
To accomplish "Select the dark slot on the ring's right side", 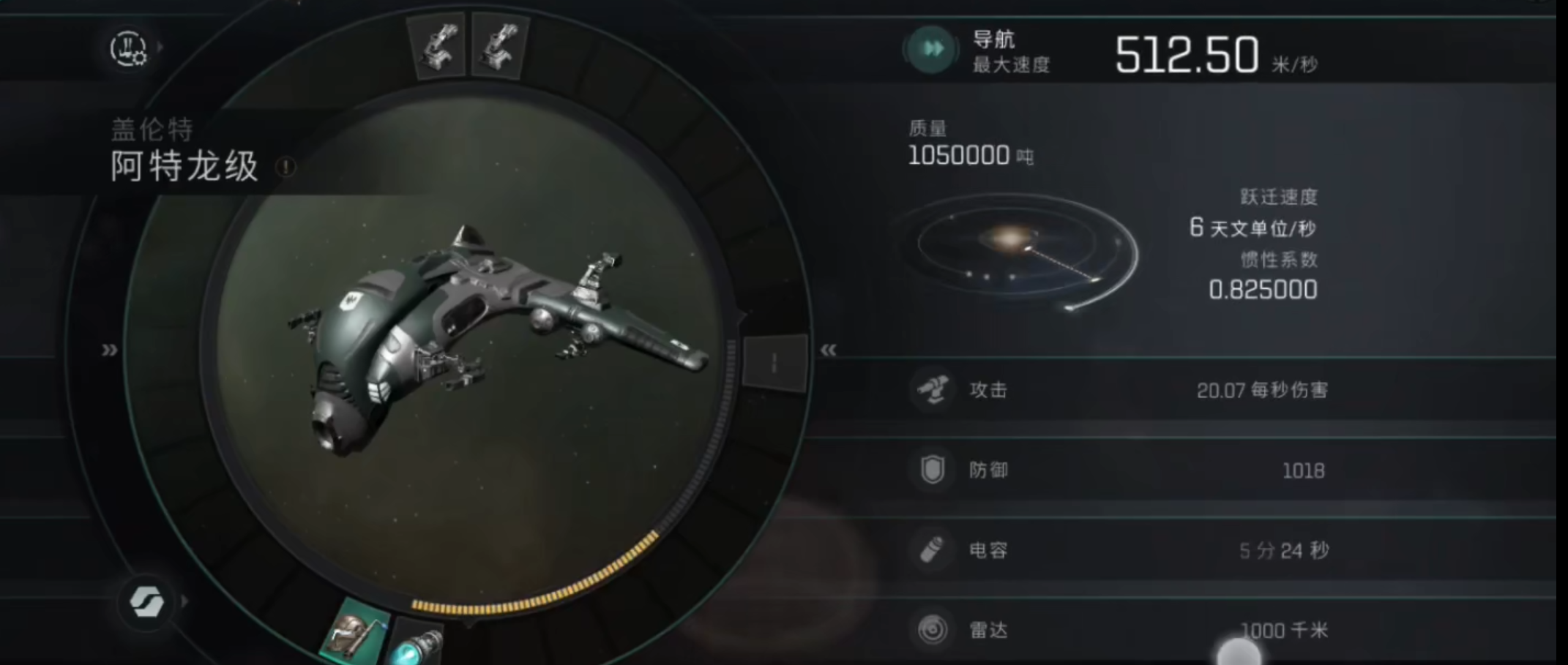I will [774, 362].
